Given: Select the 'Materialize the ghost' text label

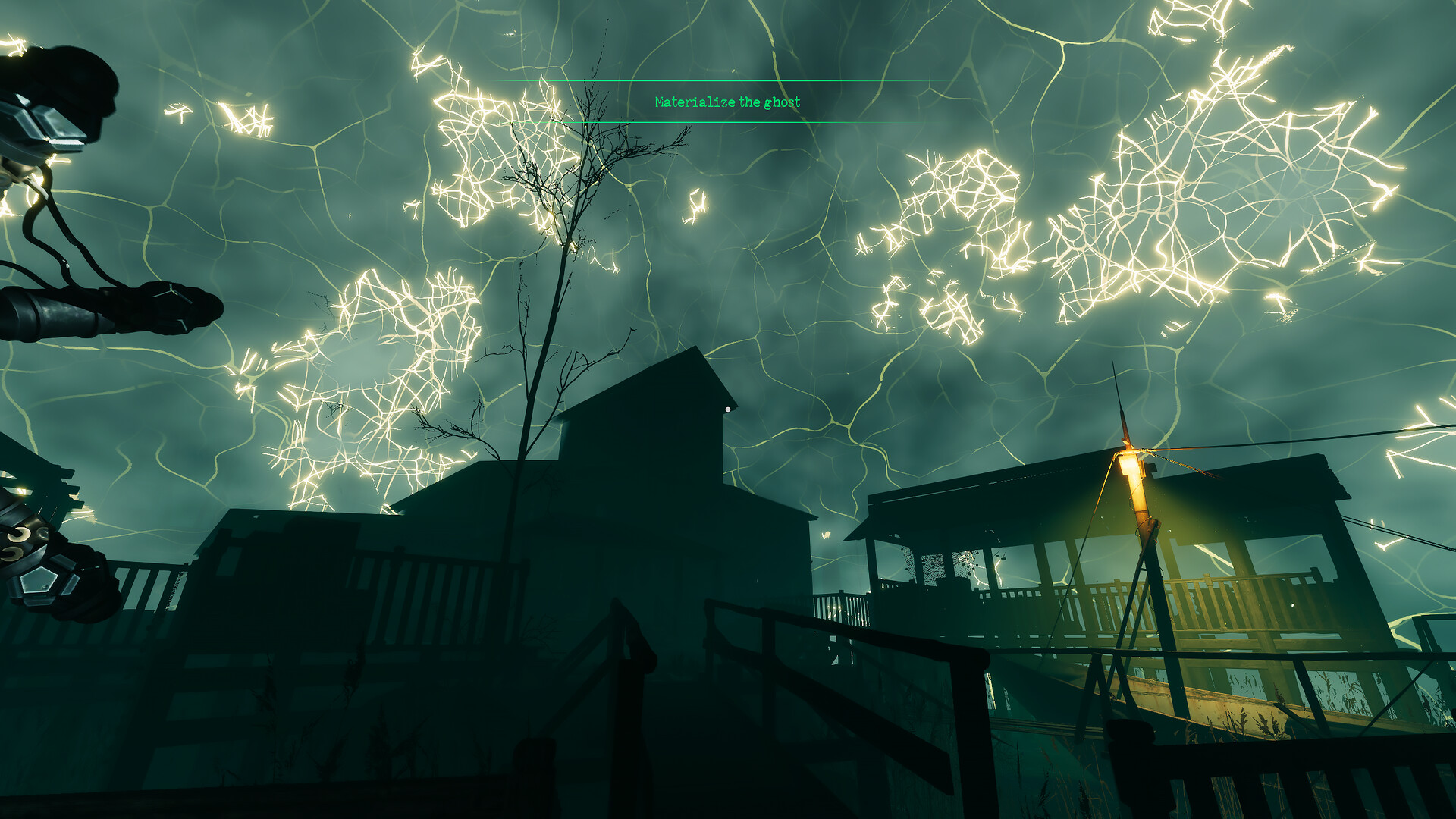Looking at the screenshot, I should pos(726,100).
